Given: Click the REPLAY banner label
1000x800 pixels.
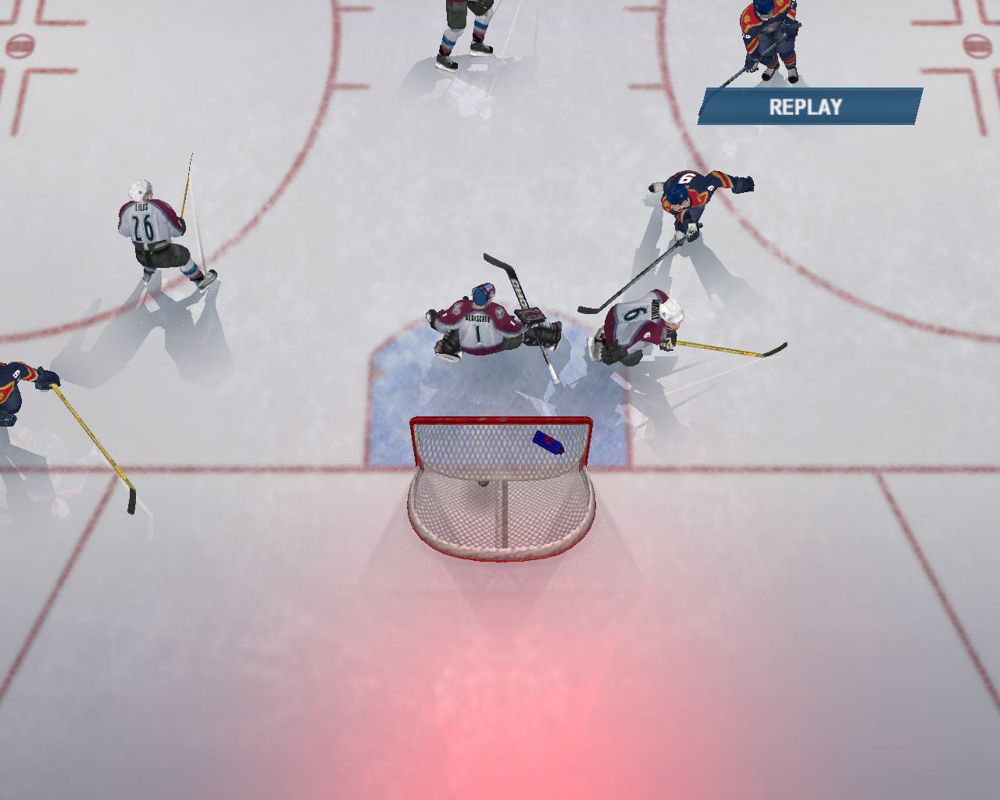Looking at the screenshot, I should coord(806,107).
